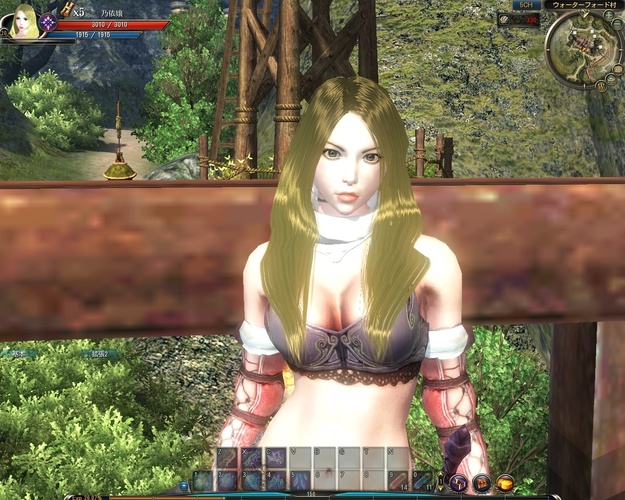Select the purple class emblem beside the portrait
The width and height of the screenshot is (625, 500).
(48, 22)
